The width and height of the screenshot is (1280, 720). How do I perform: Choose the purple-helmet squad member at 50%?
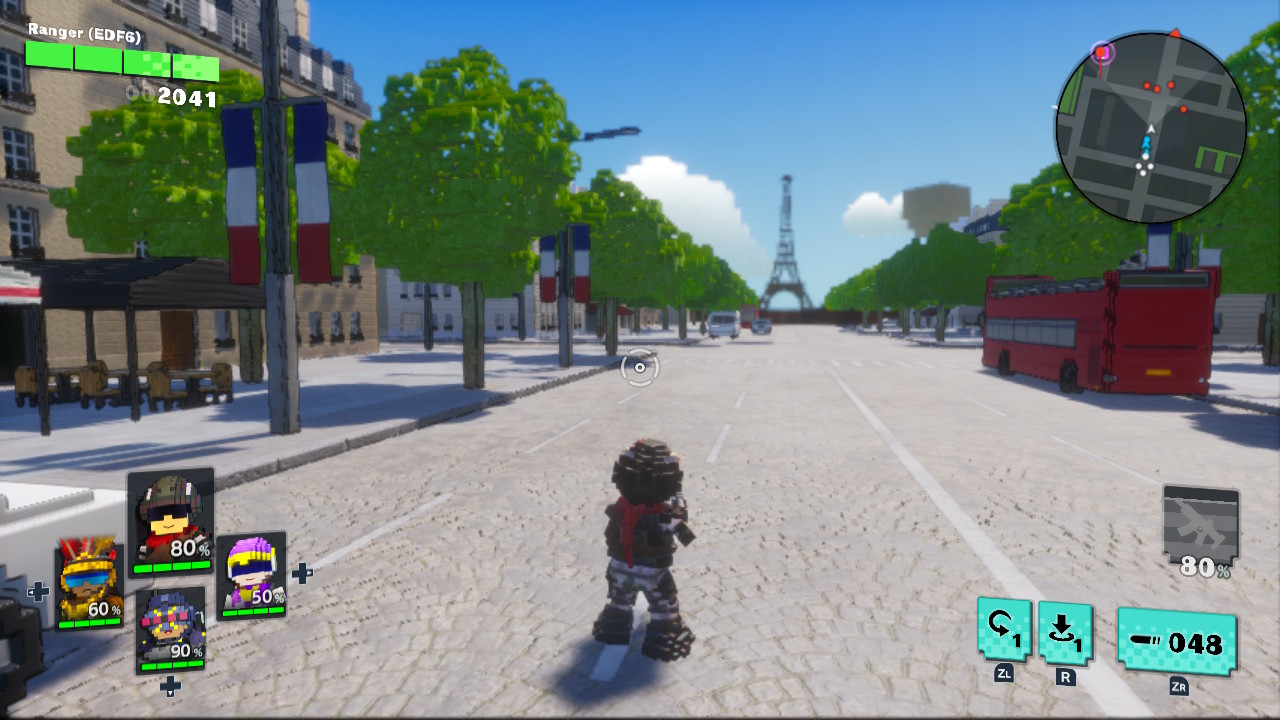[x=251, y=575]
